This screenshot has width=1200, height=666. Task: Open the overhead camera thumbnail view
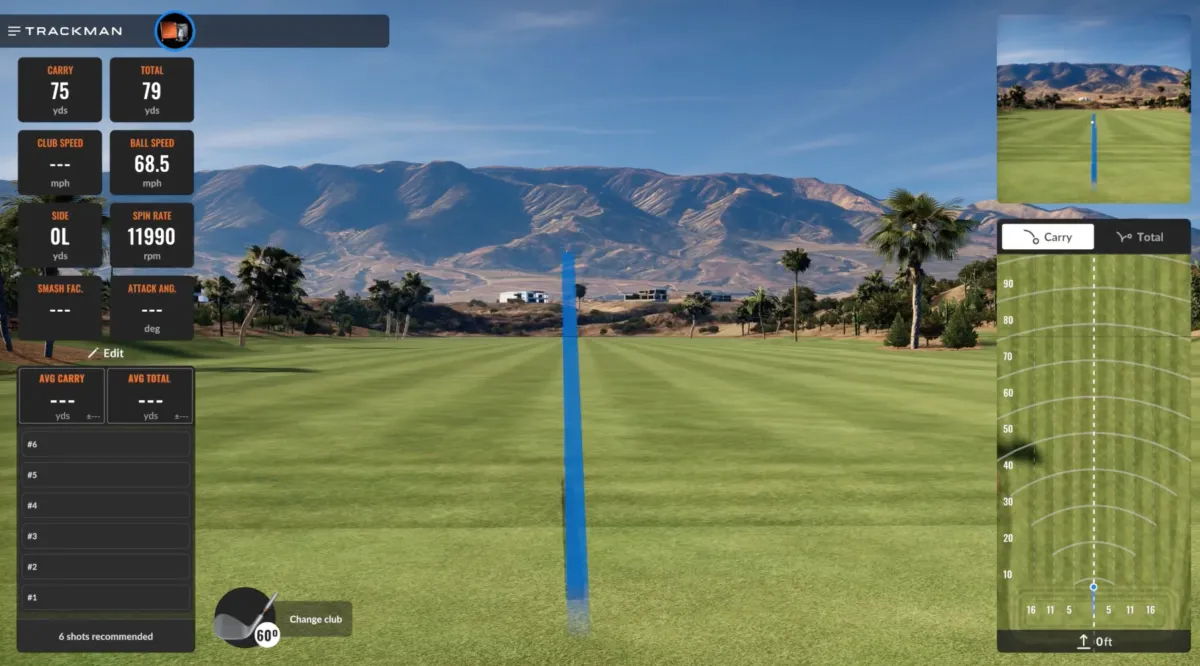click(x=1093, y=110)
